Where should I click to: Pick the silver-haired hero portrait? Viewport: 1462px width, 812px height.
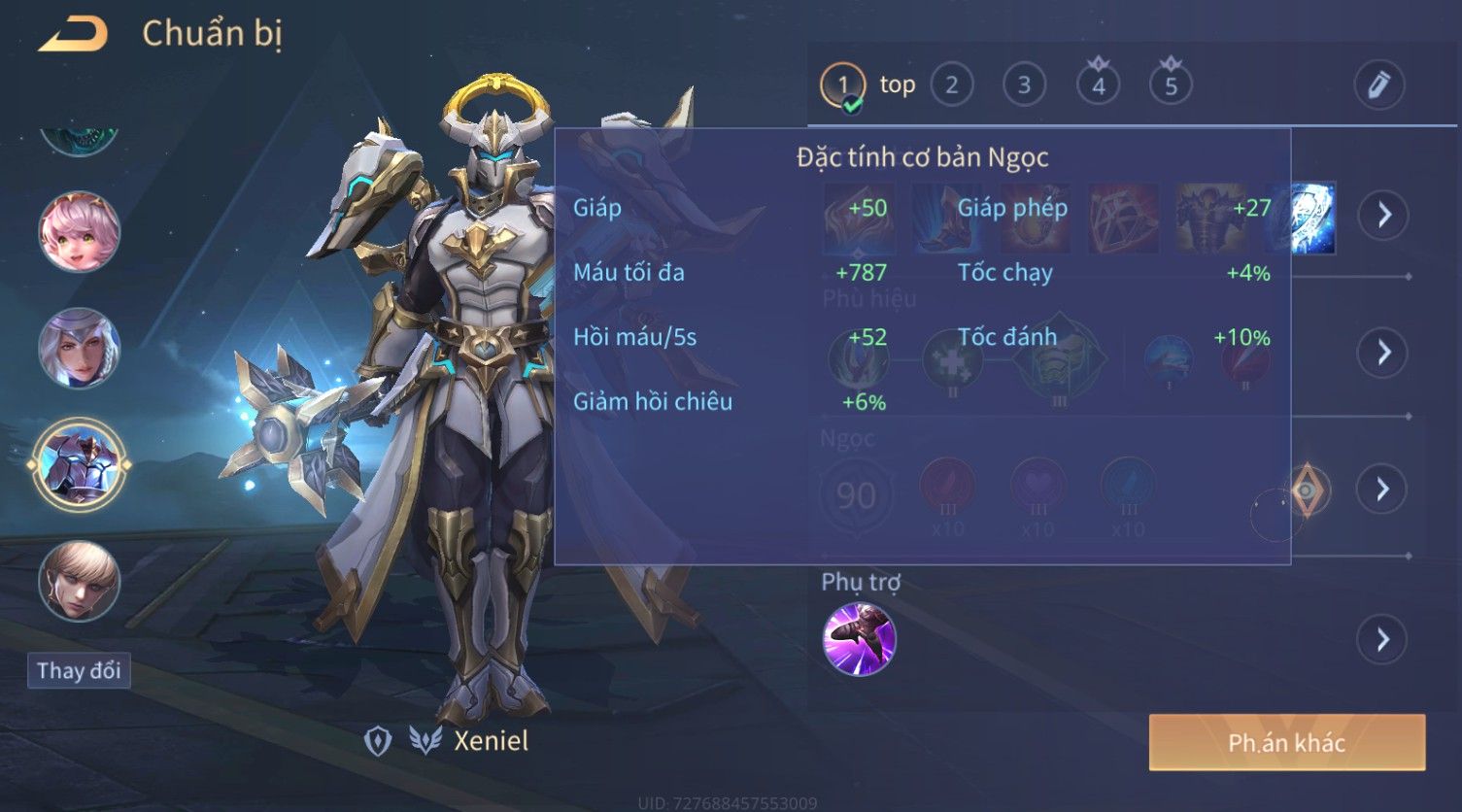click(x=80, y=348)
